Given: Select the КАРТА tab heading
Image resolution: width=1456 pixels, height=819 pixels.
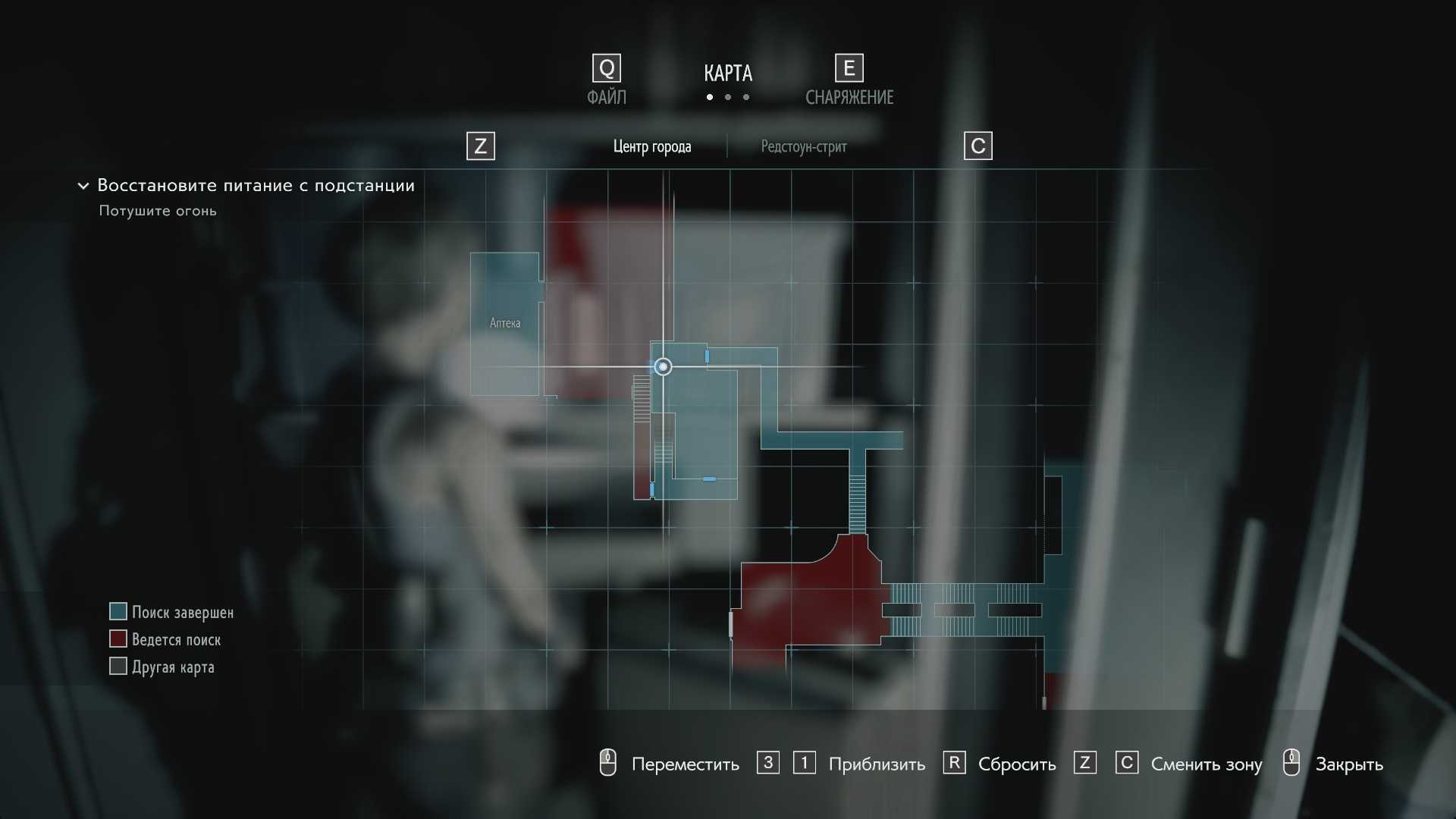Looking at the screenshot, I should coord(728,74).
